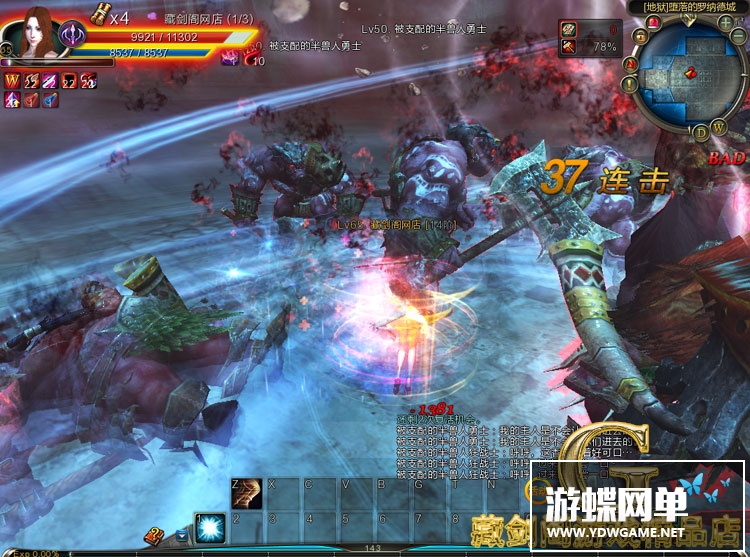Viewport: 750px width, 557px height.
Task: Click the green map scroll icon
Action: [568, 28]
